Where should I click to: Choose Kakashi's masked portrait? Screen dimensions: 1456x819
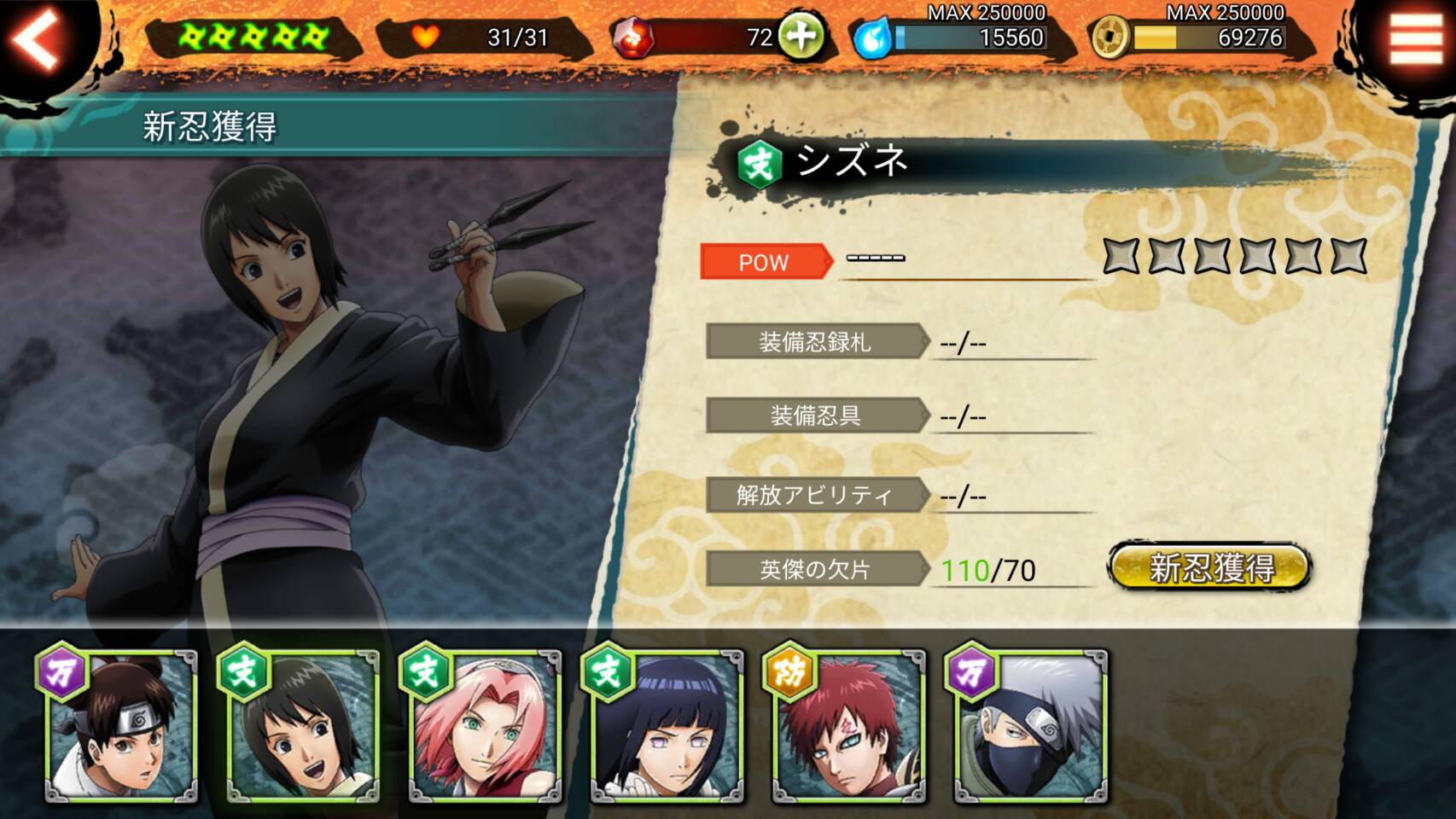click(1029, 727)
